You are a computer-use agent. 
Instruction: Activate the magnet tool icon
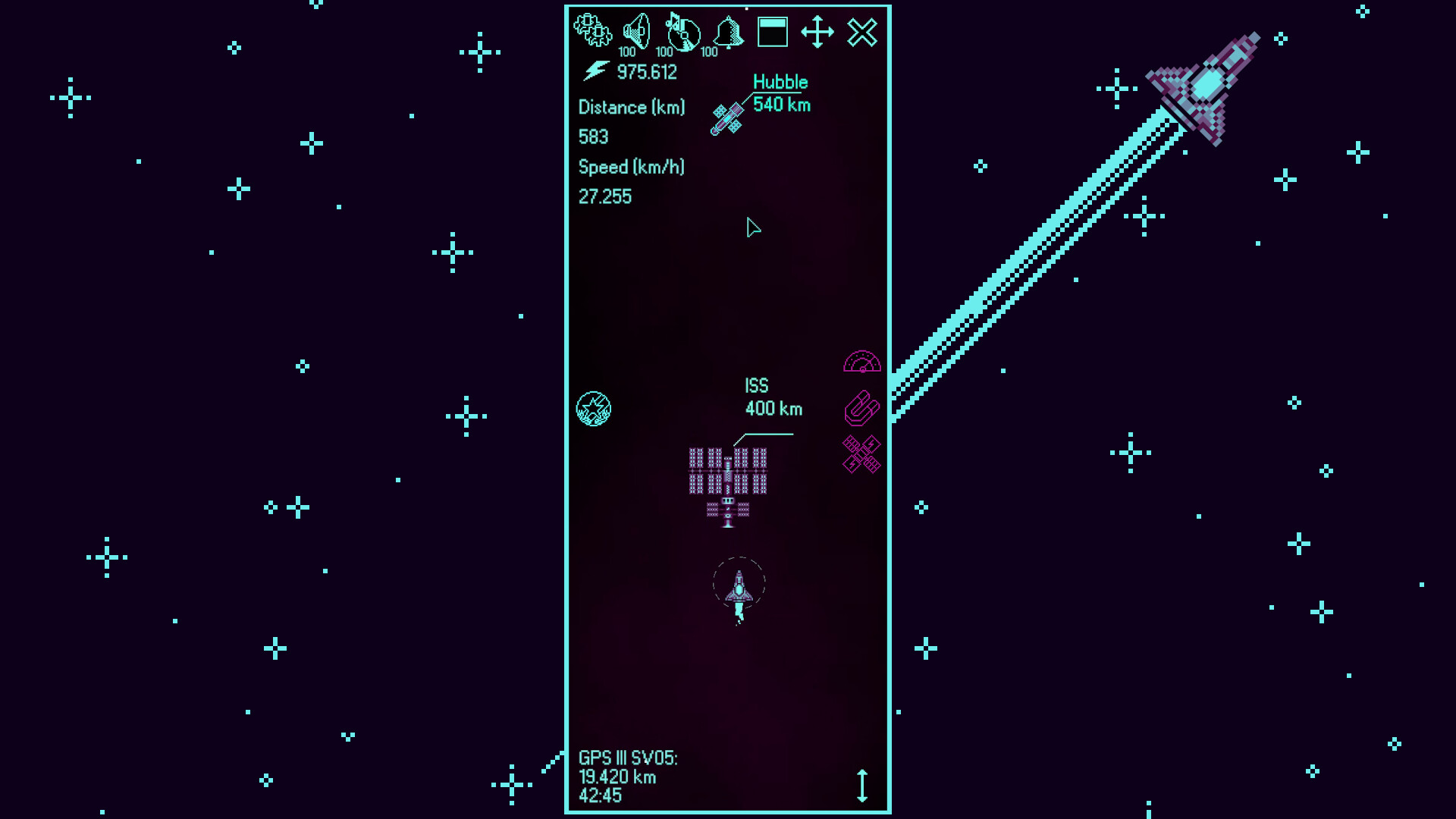coord(863,408)
